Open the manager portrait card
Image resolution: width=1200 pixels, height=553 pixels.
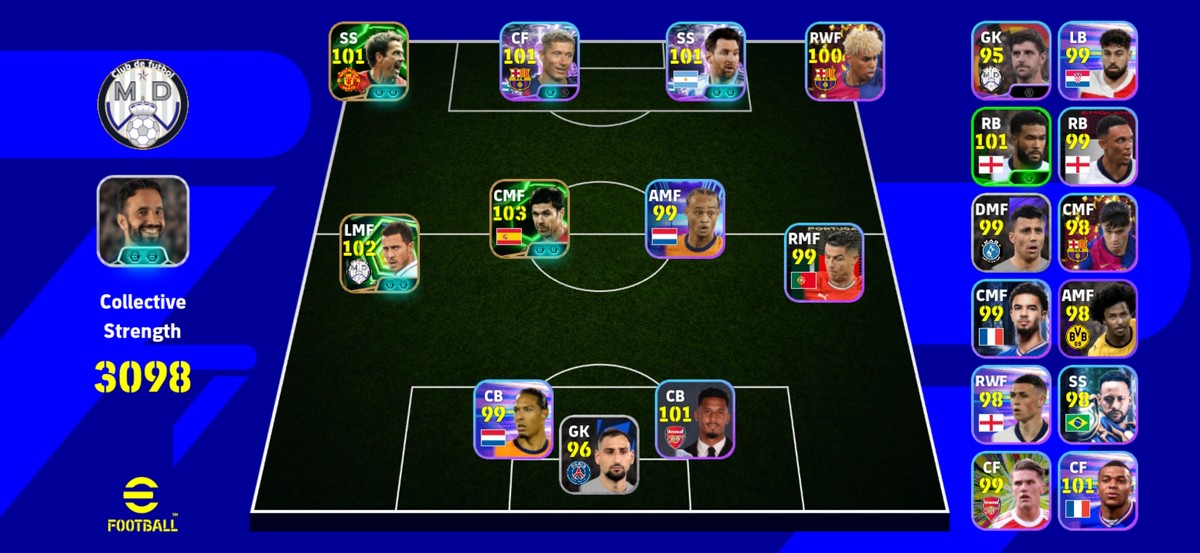143,221
